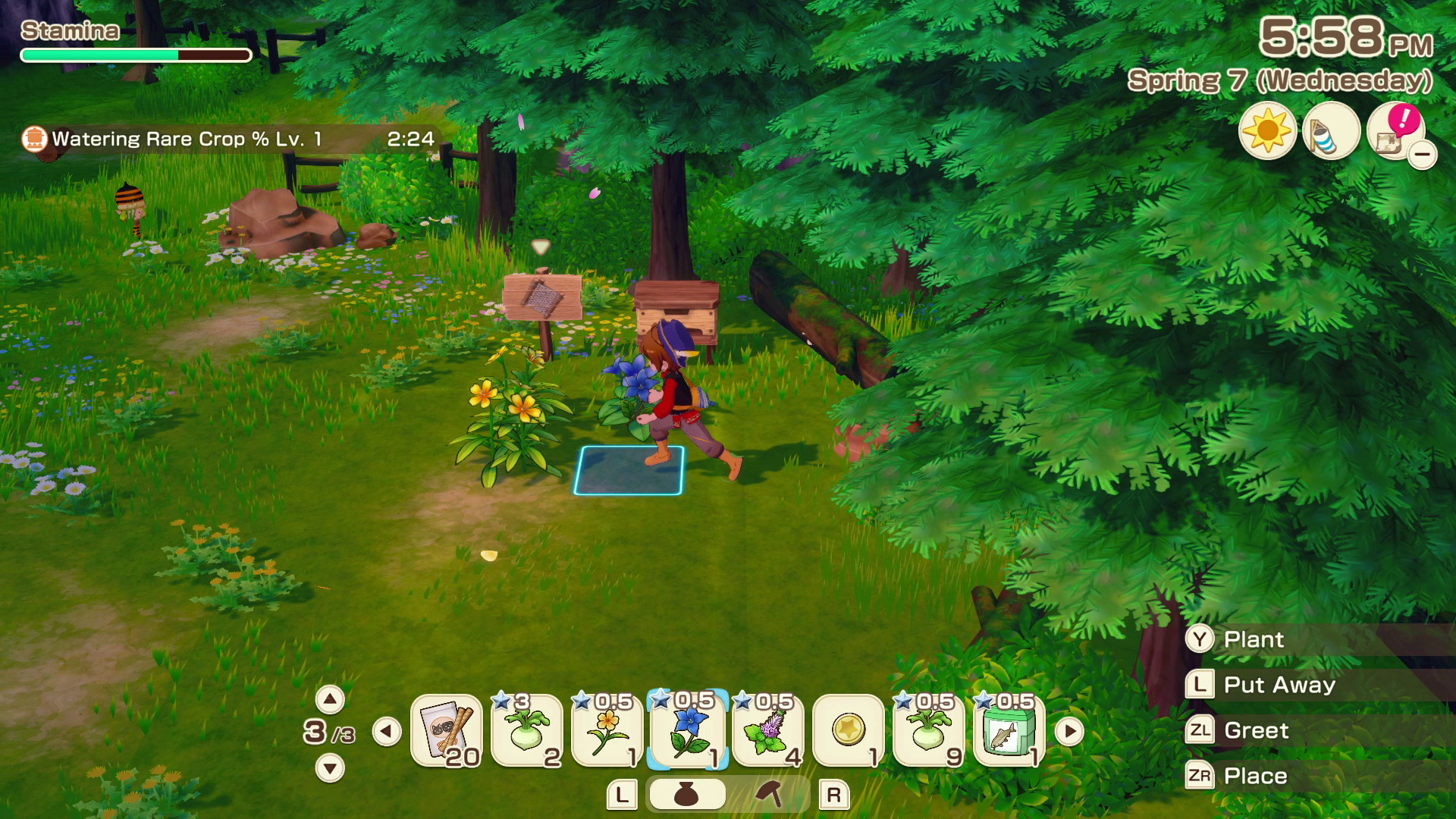Switch to the tools tab
This screenshot has width=1456, height=819.
pyautogui.click(x=769, y=795)
